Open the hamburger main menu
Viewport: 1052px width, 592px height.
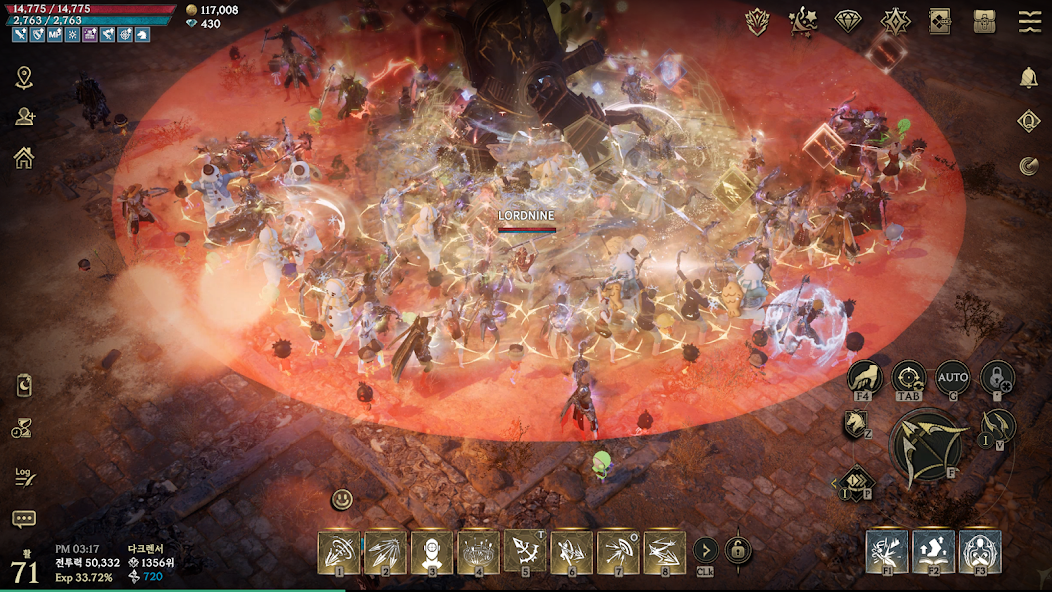(x=1030, y=21)
